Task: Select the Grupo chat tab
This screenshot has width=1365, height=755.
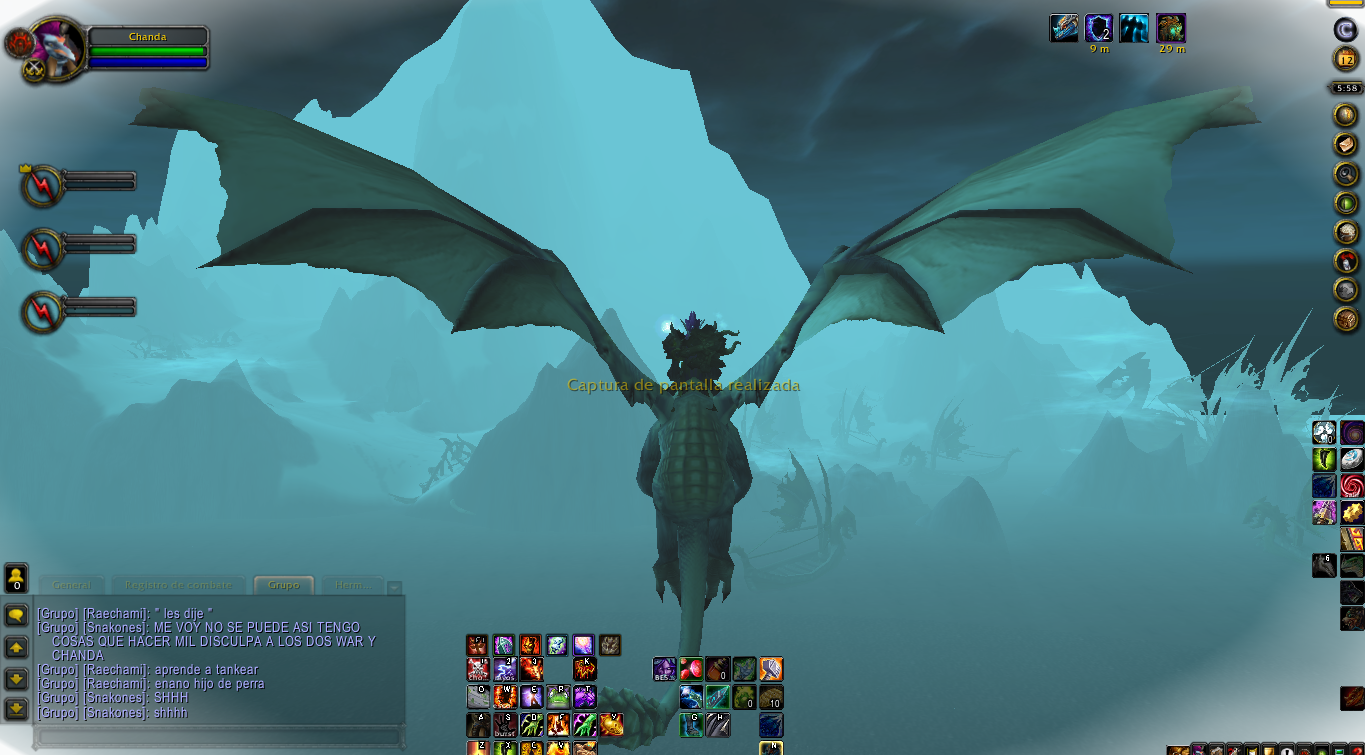Action: pos(284,585)
